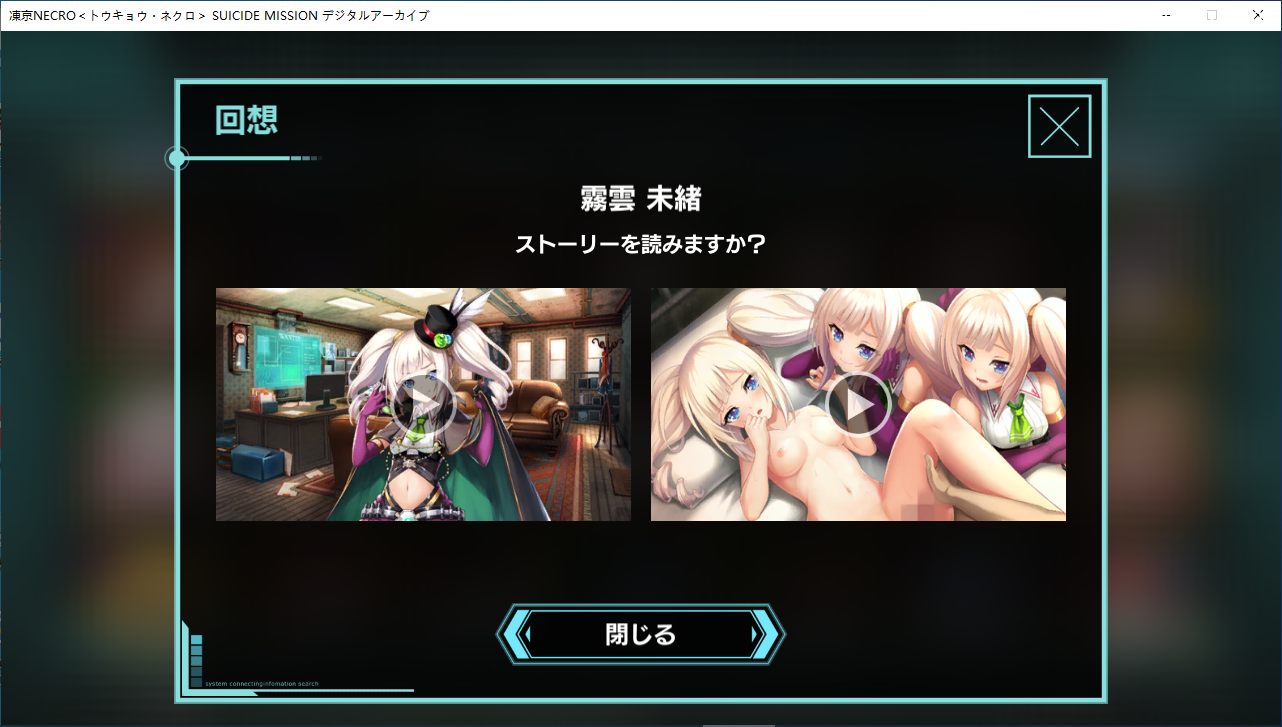Click the circular node marker under the 回想 title
Image resolution: width=1282 pixels, height=727 pixels.
pos(178,158)
